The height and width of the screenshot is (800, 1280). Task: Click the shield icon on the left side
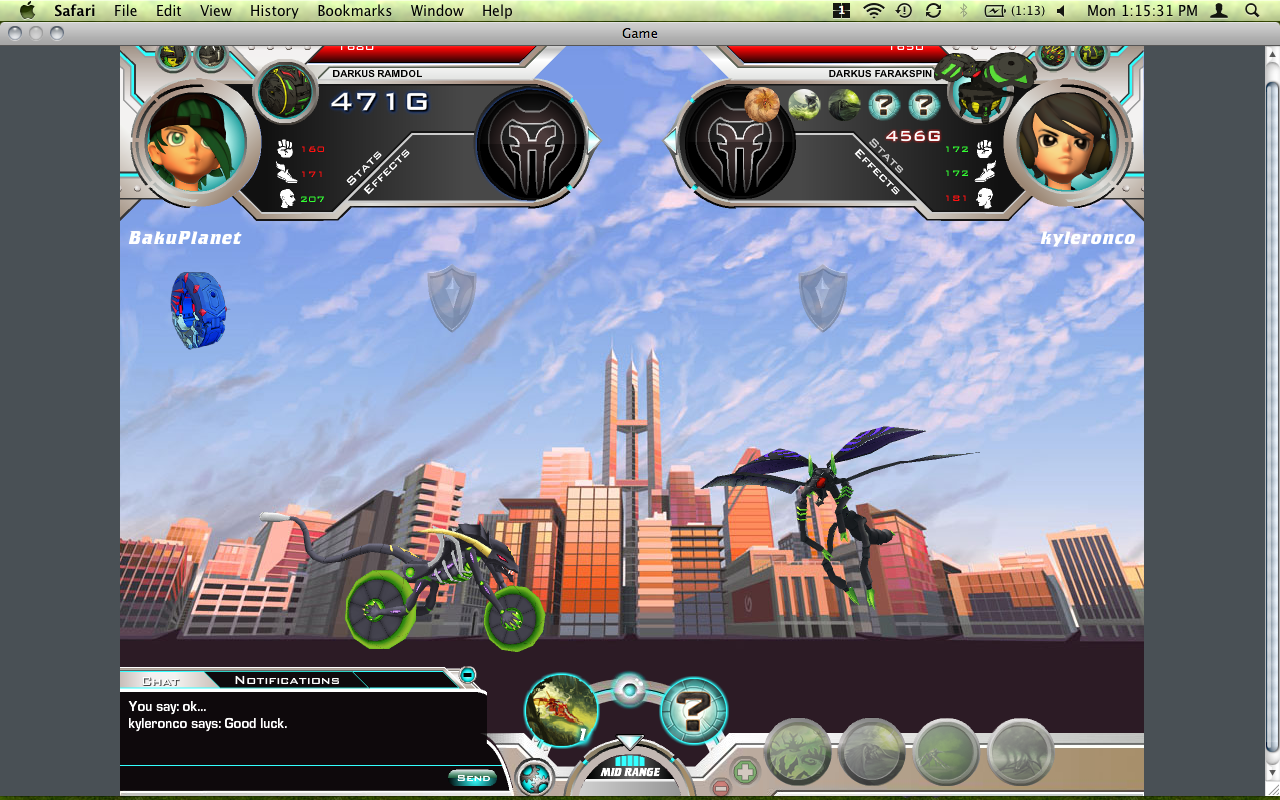point(451,297)
